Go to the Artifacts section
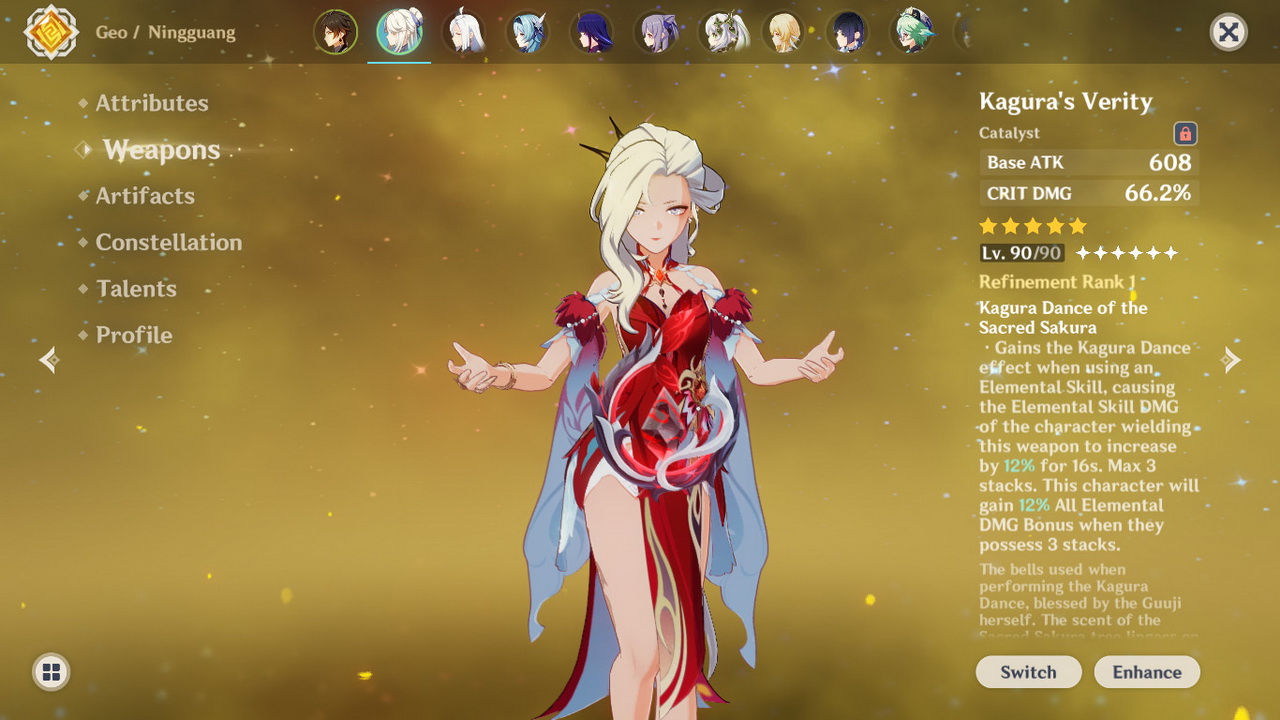Viewport: 1280px width, 720px height. (145, 196)
